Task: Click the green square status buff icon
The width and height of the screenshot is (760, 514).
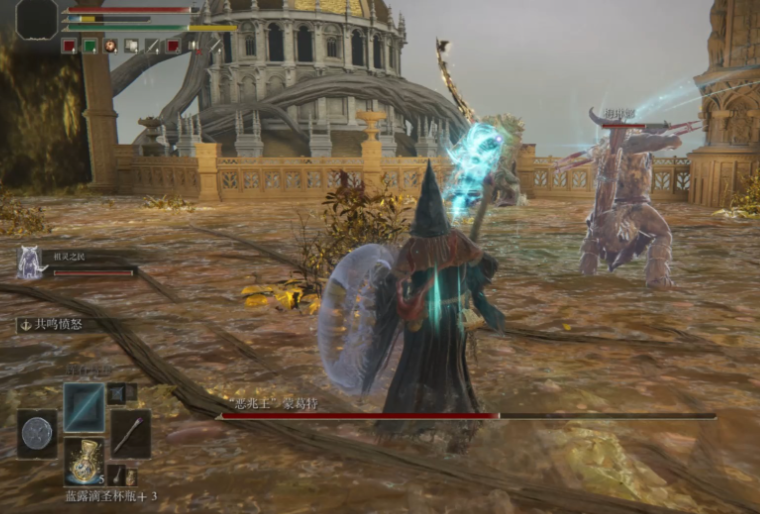Action: point(89,45)
